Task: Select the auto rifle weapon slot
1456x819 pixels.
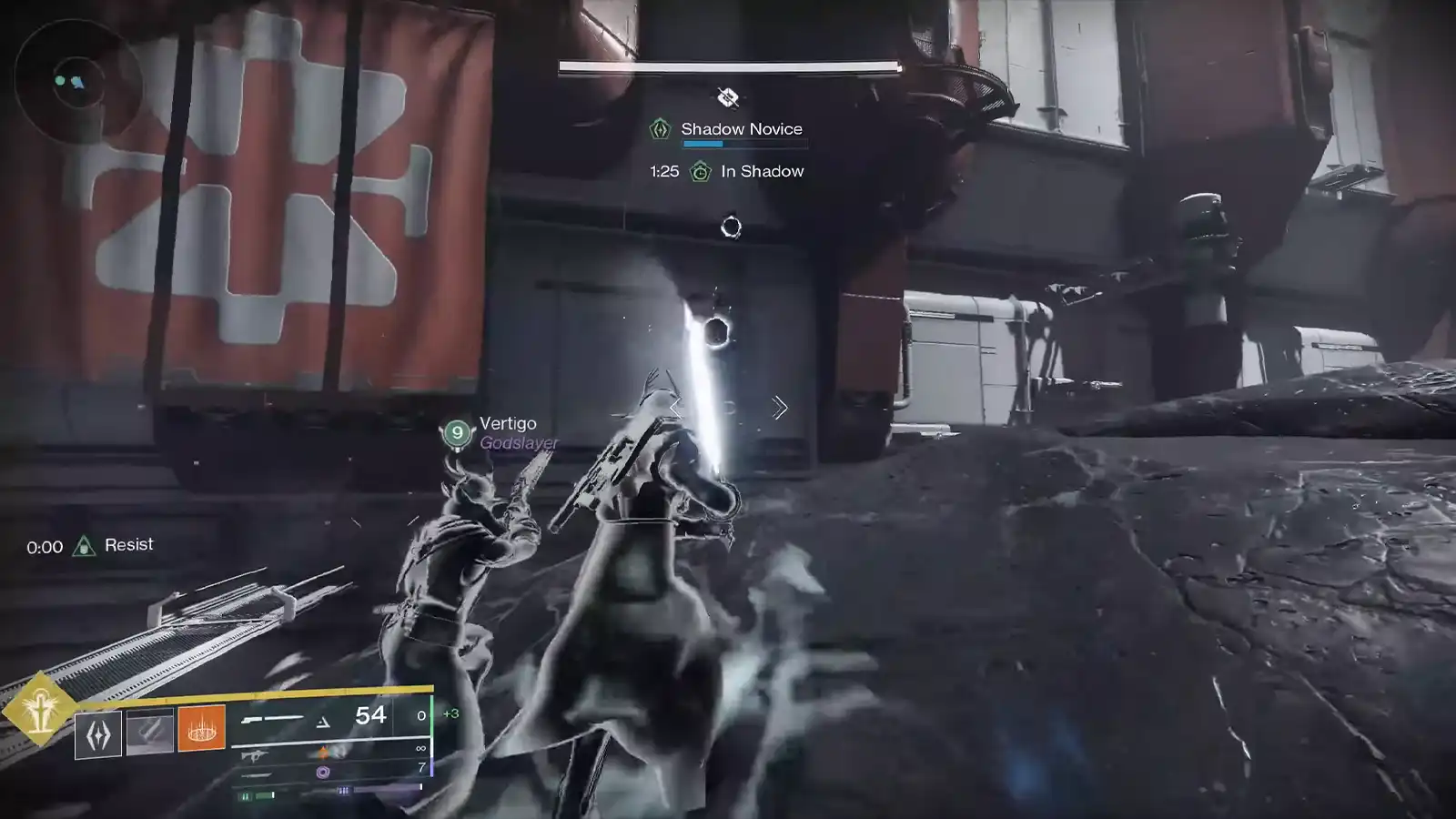Action: click(x=256, y=755)
